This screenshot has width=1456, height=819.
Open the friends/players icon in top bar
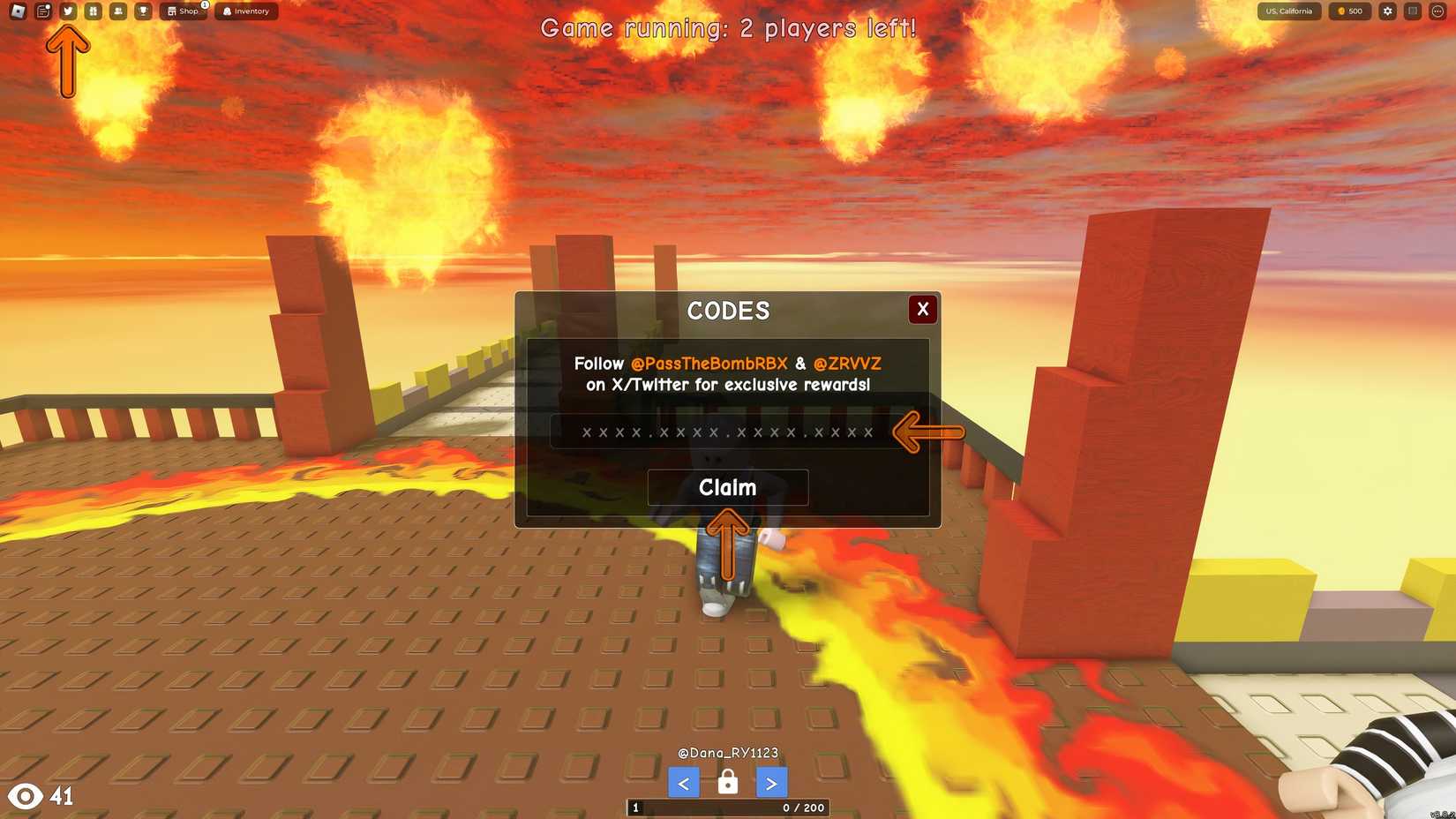pyautogui.click(x=117, y=11)
